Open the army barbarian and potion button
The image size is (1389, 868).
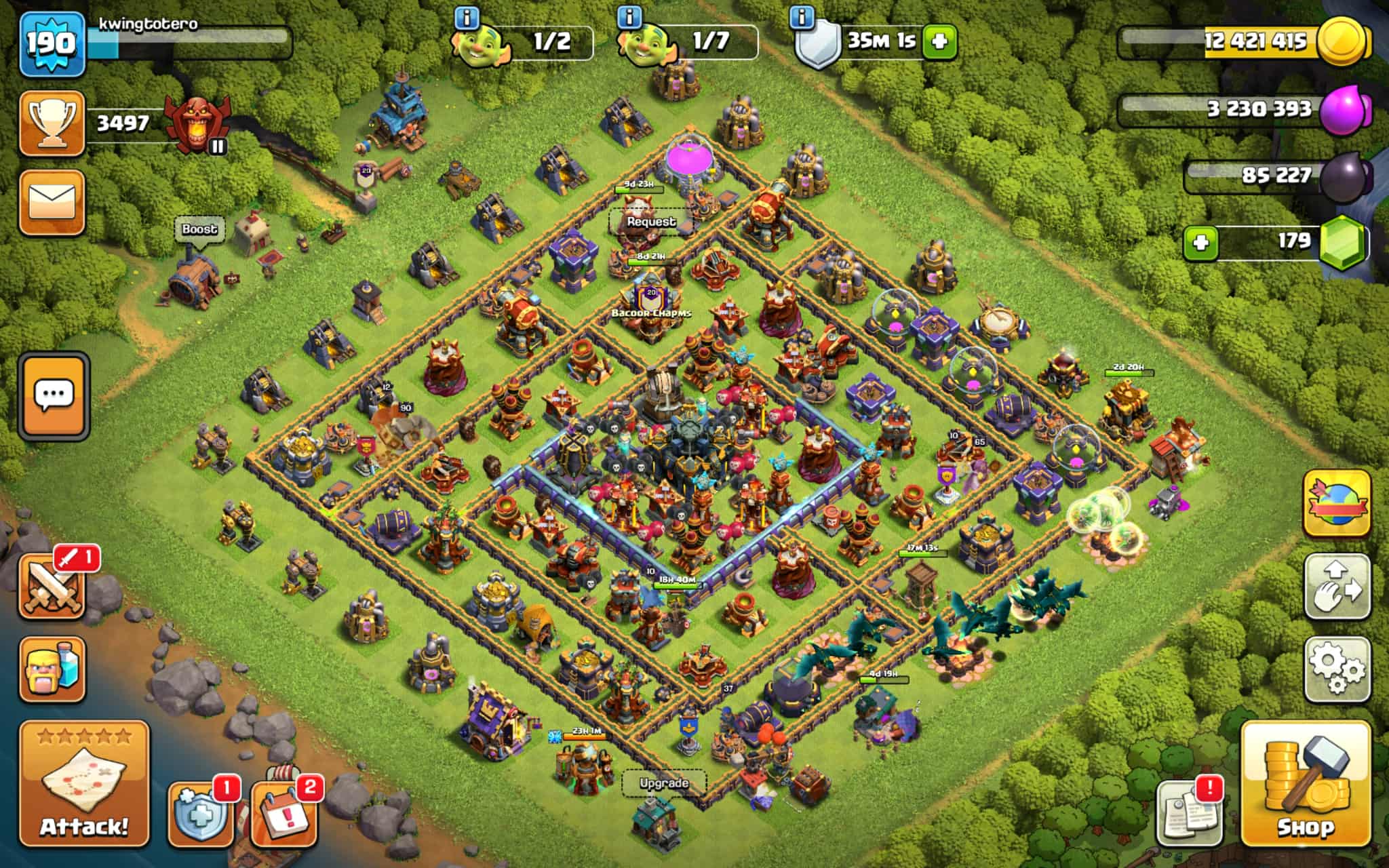(x=52, y=669)
